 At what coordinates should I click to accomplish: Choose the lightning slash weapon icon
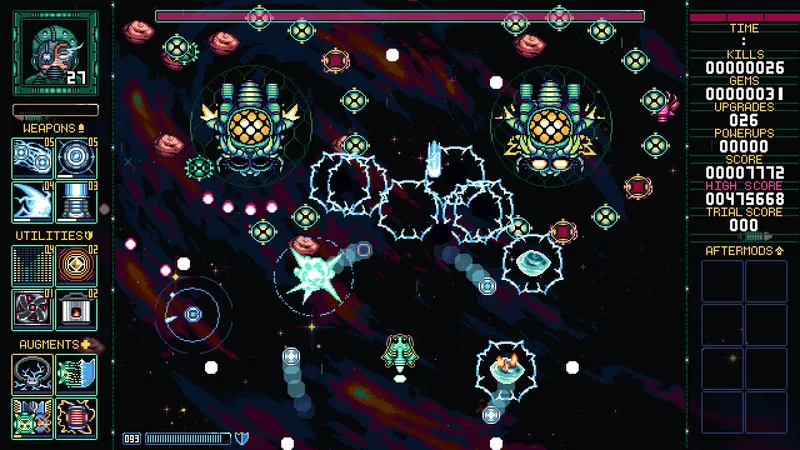(31, 200)
